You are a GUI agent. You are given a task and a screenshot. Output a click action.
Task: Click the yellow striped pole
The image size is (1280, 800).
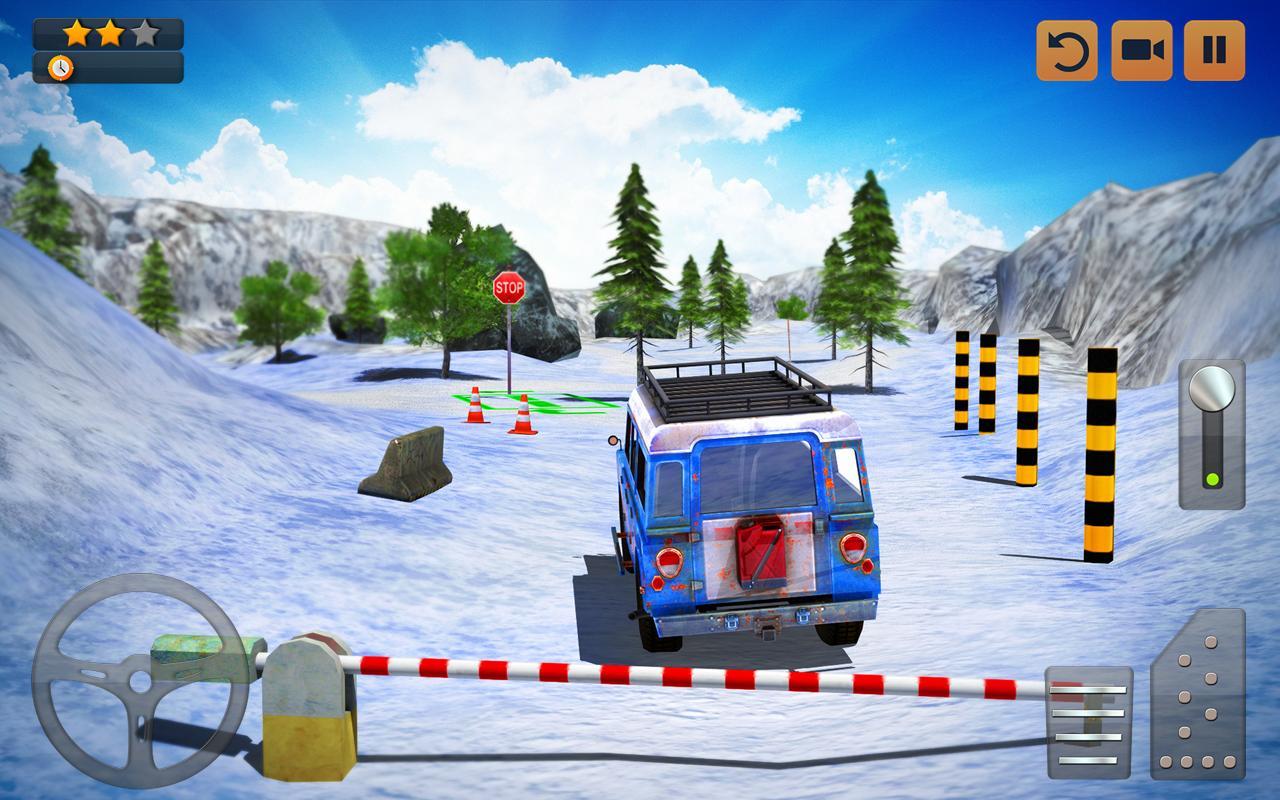coord(1099,450)
